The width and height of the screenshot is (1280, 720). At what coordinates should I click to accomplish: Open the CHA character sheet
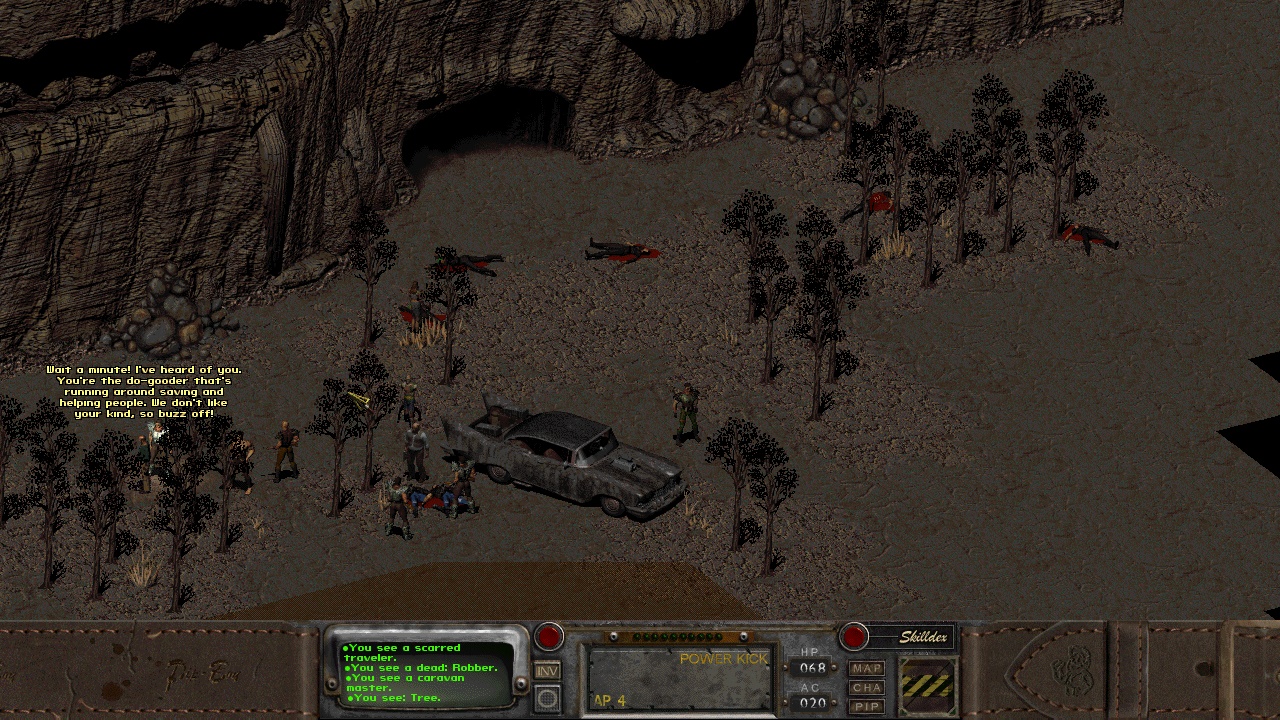867,687
